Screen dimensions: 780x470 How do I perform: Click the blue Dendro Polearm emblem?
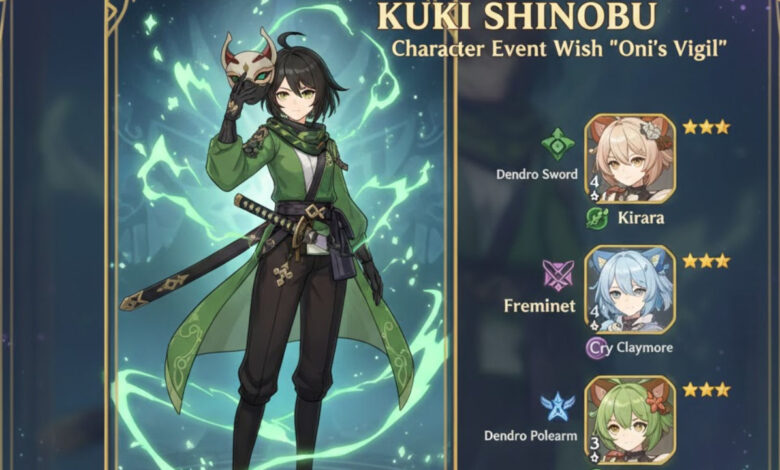(556, 404)
